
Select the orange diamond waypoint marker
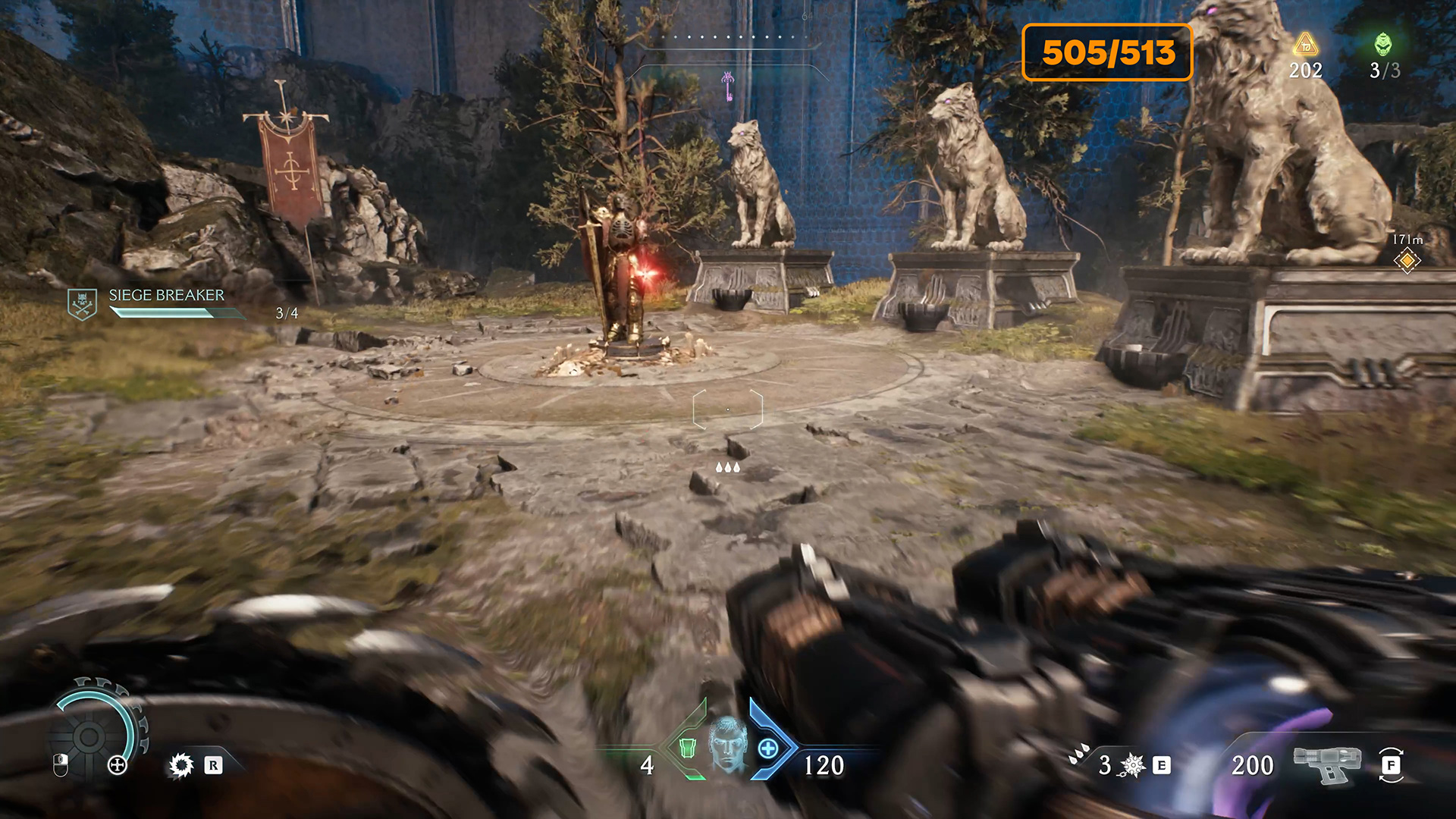1407,260
